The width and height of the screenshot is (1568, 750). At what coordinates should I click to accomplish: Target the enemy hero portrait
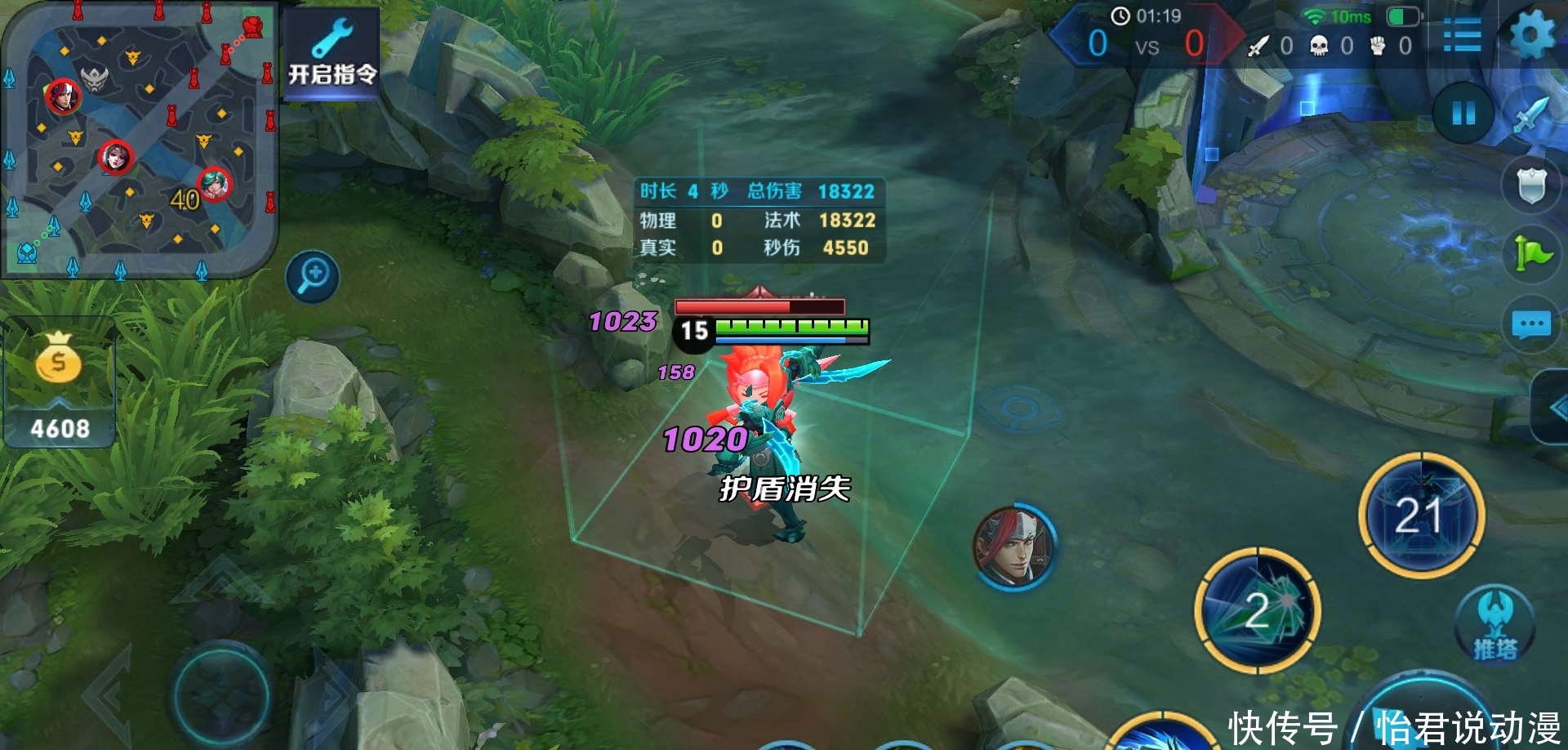coord(1015,547)
